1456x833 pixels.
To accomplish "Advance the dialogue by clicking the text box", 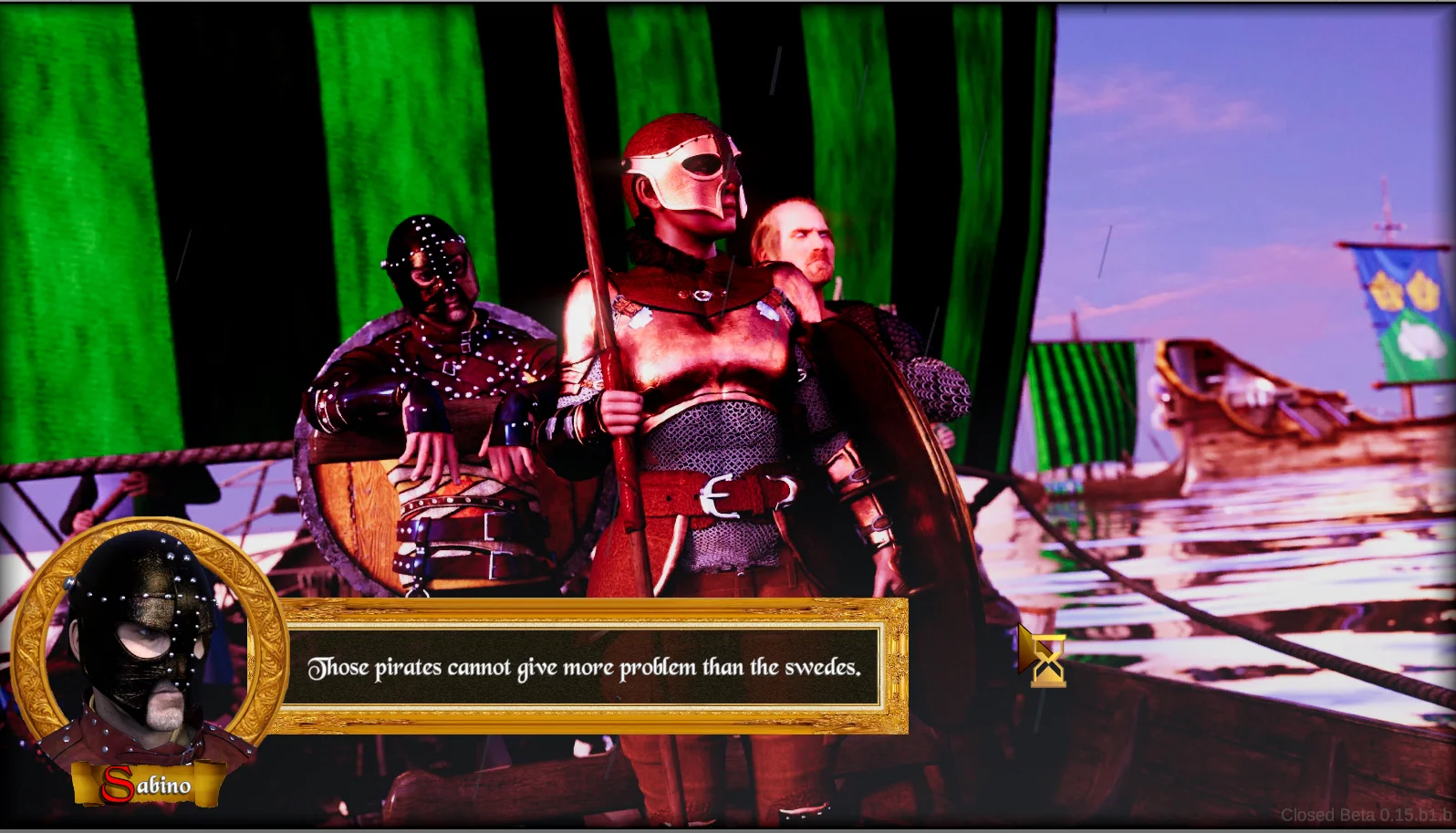I will pyautogui.click(x=585, y=667).
